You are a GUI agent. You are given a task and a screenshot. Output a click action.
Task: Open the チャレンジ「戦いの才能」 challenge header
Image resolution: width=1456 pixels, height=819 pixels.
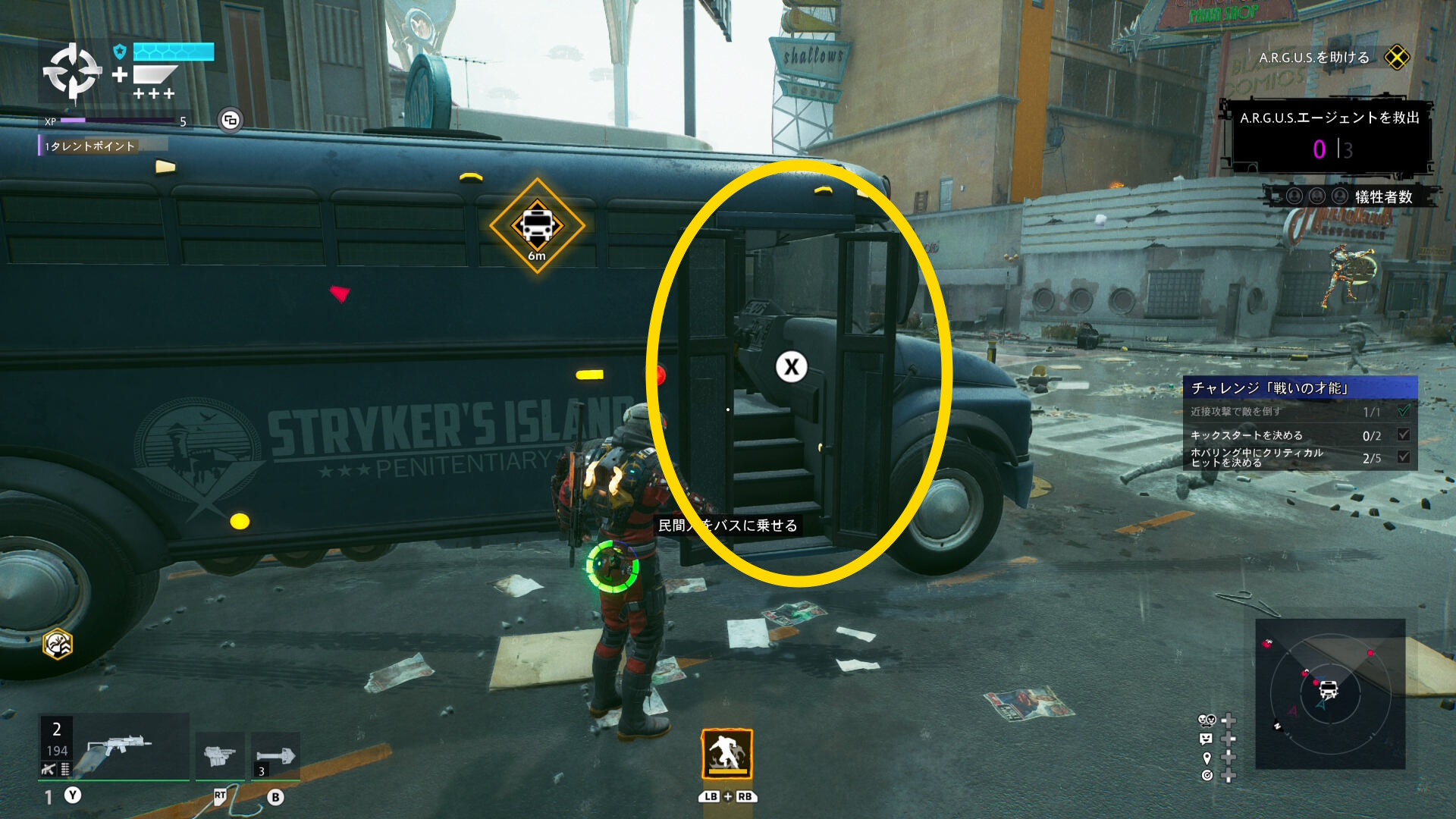pos(1299,388)
